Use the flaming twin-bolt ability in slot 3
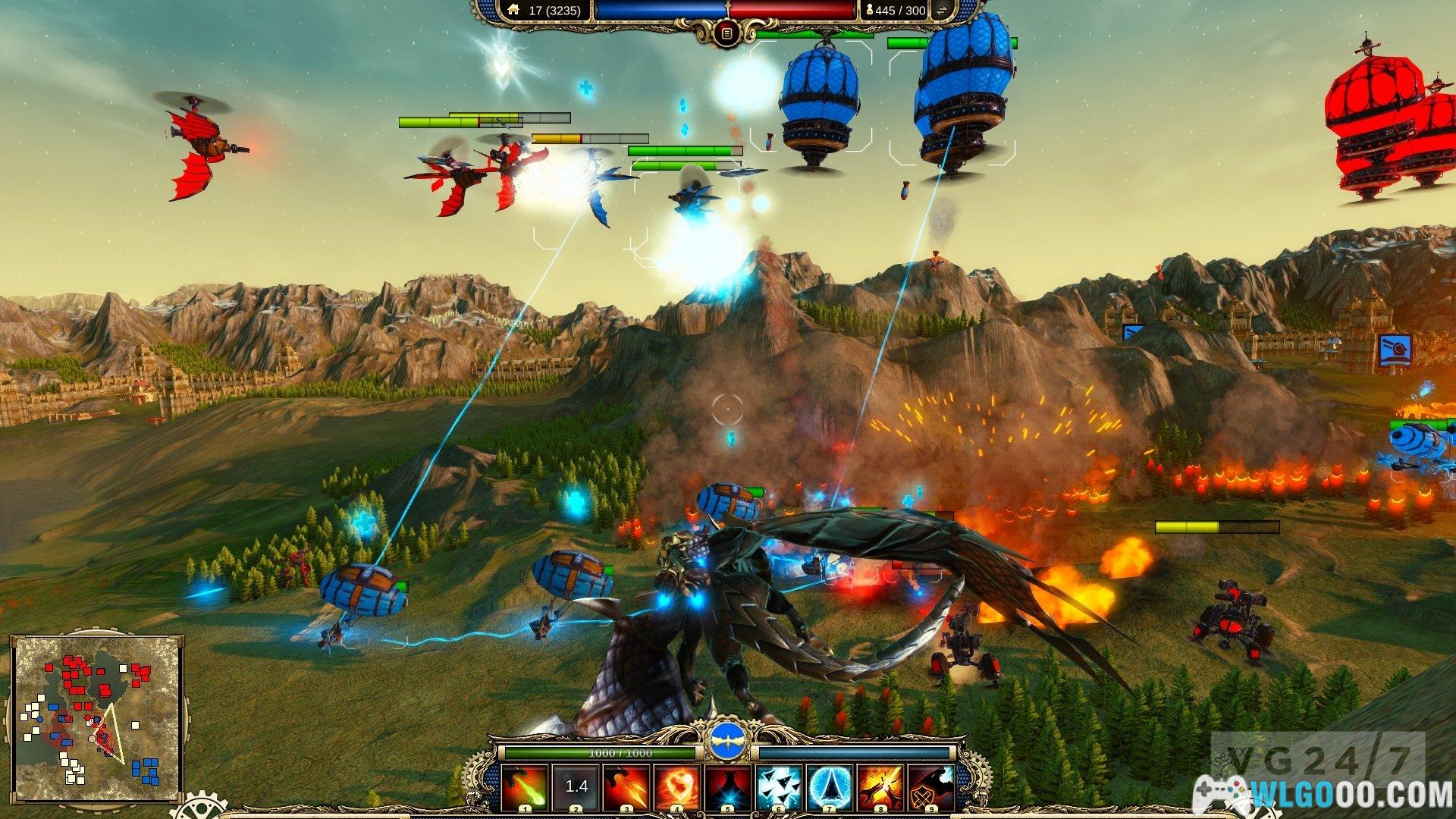 pyautogui.click(x=626, y=786)
